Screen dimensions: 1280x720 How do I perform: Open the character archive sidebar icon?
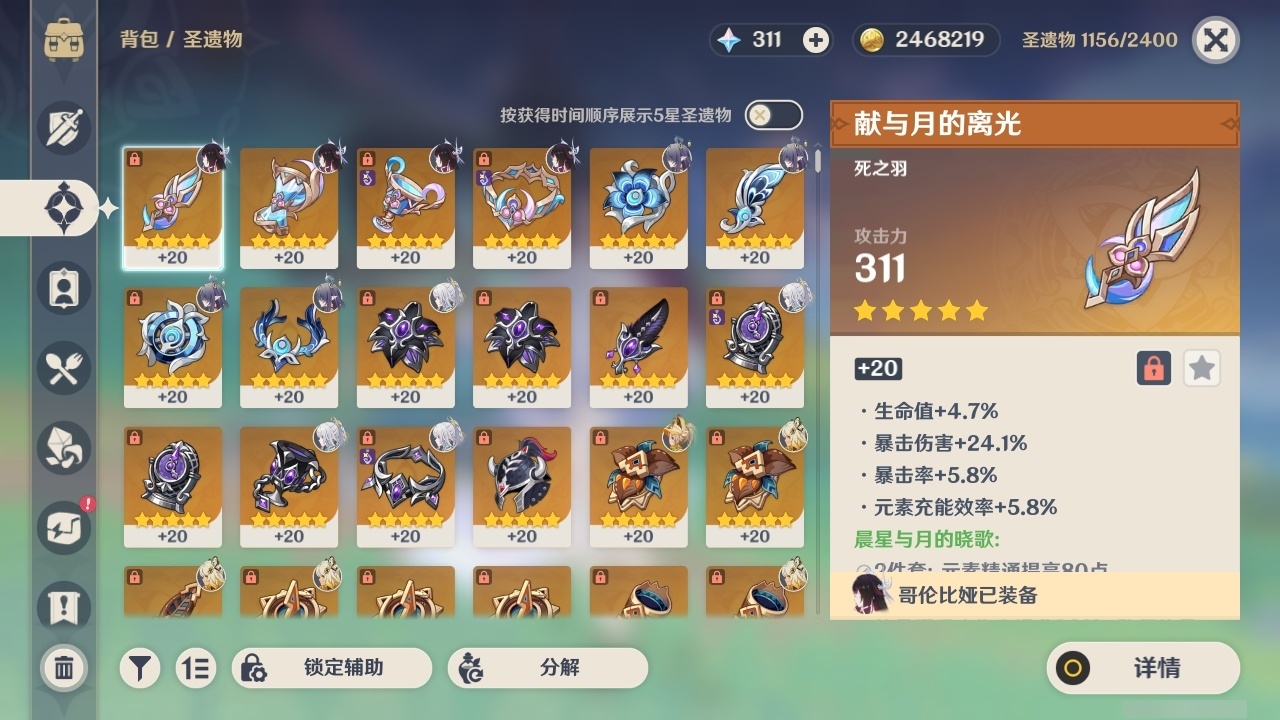click(x=62, y=287)
